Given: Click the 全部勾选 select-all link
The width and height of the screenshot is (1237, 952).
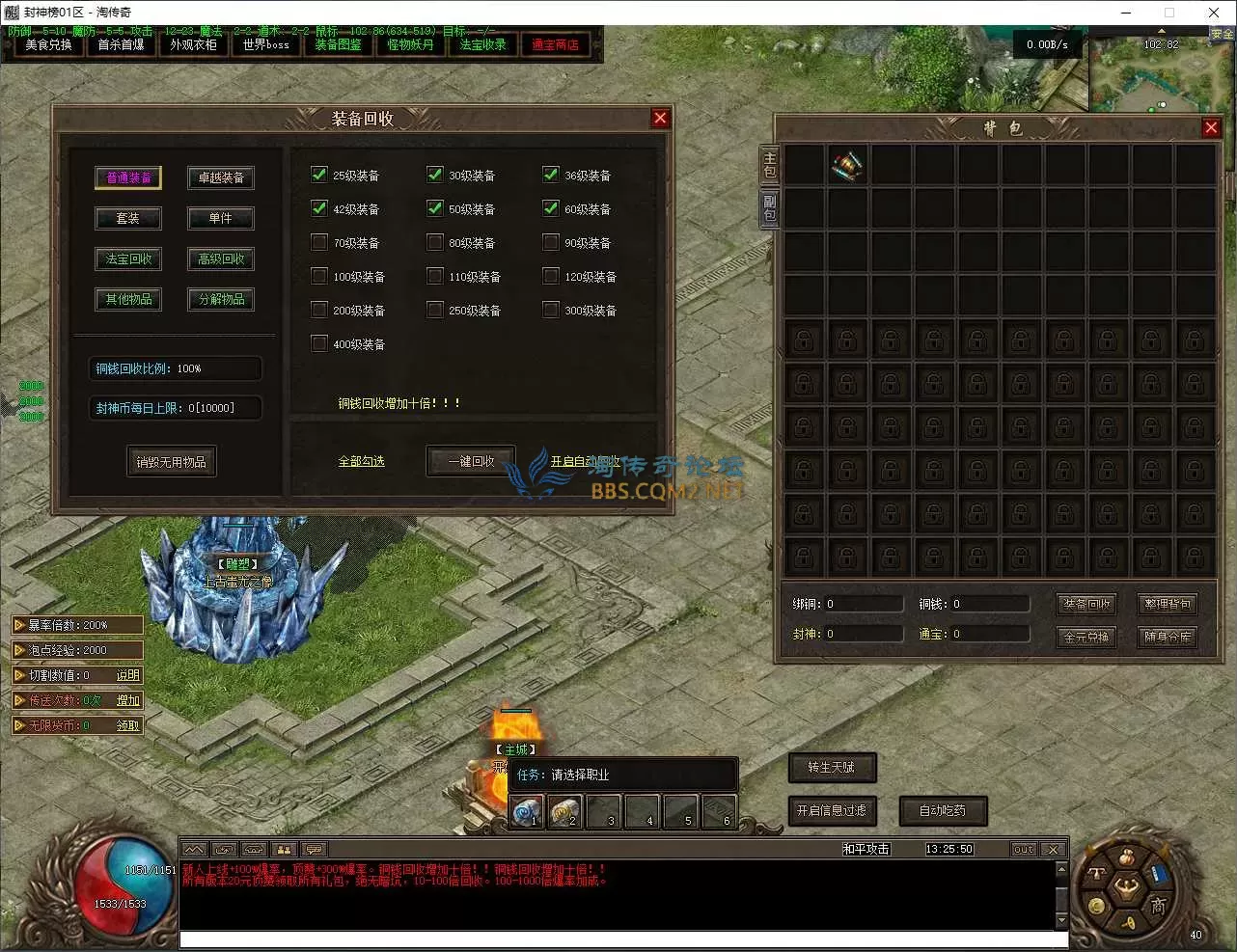Looking at the screenshot, I should (361, 462).
